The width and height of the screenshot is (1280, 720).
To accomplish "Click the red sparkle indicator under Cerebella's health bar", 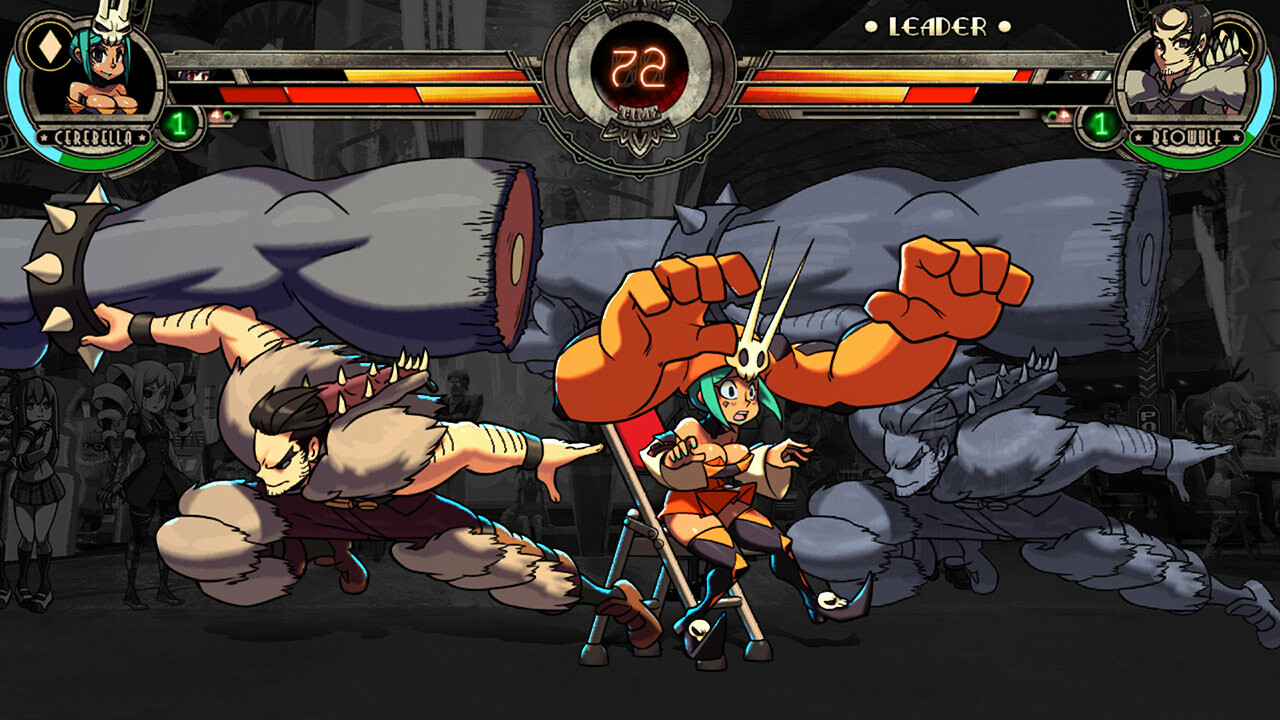I will 216,114.
